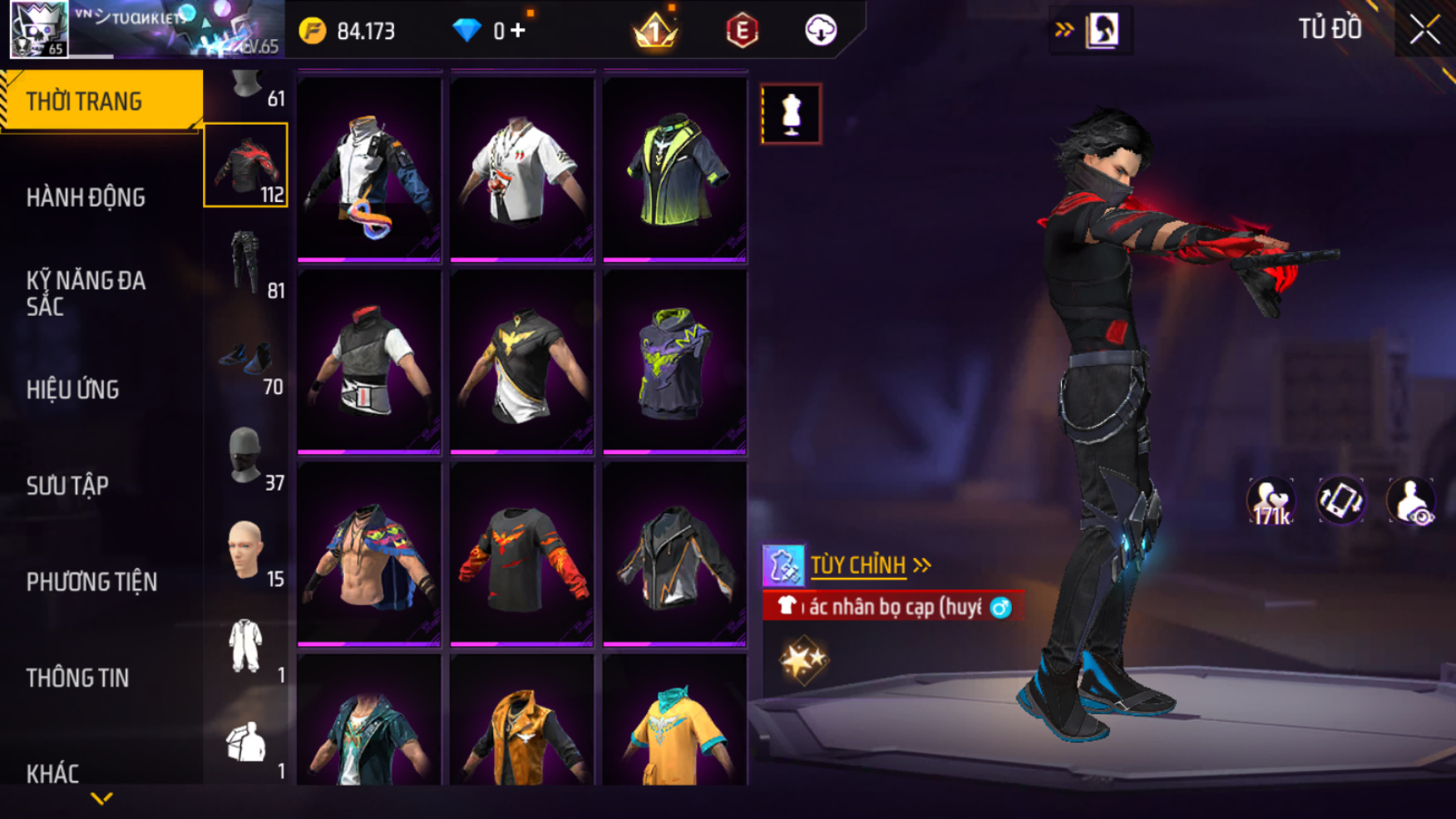Choose the purple sleeveless hoodie

tap(674, 363)
